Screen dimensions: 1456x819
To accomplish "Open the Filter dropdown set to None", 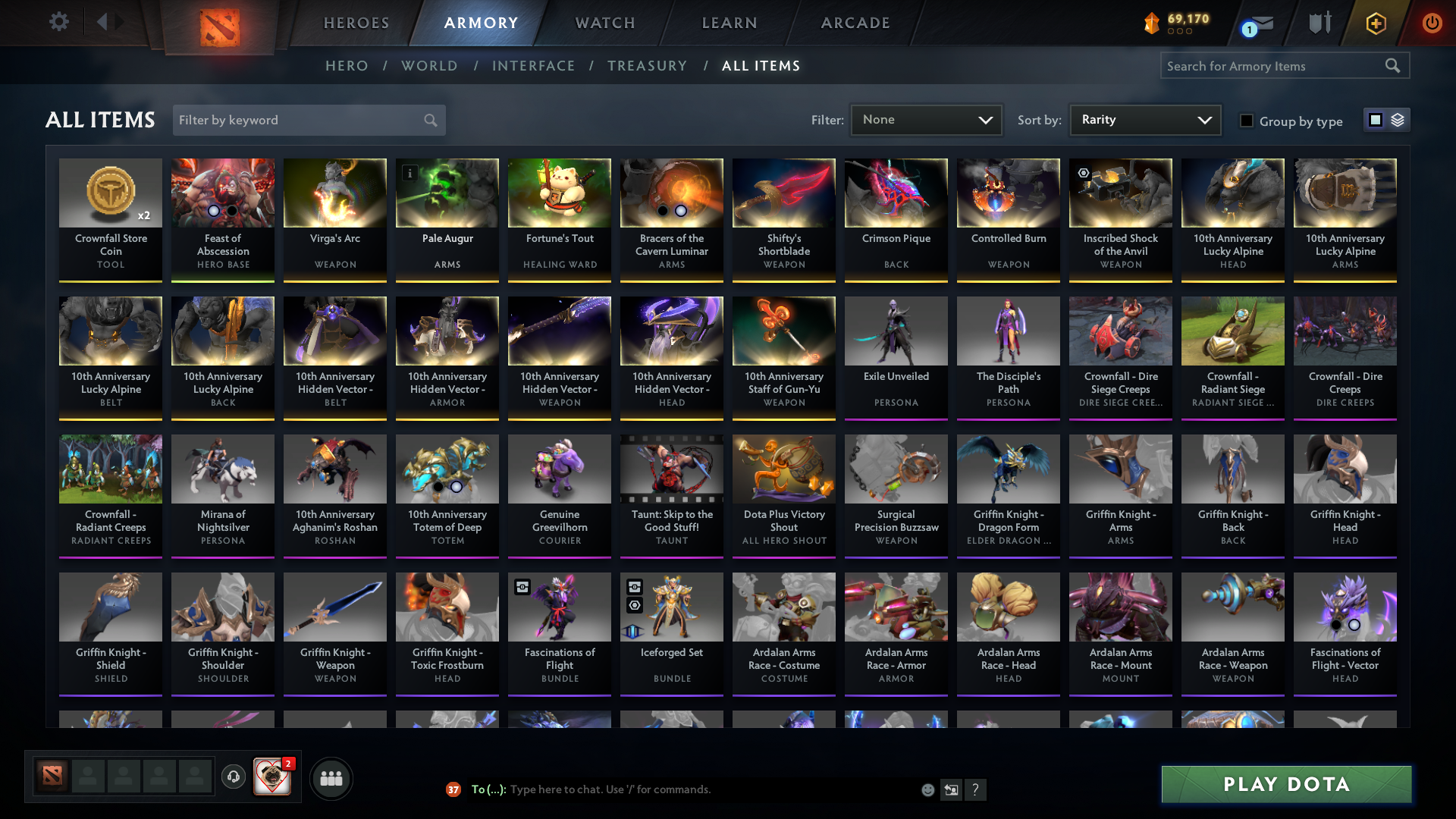I will pos(926,120).
